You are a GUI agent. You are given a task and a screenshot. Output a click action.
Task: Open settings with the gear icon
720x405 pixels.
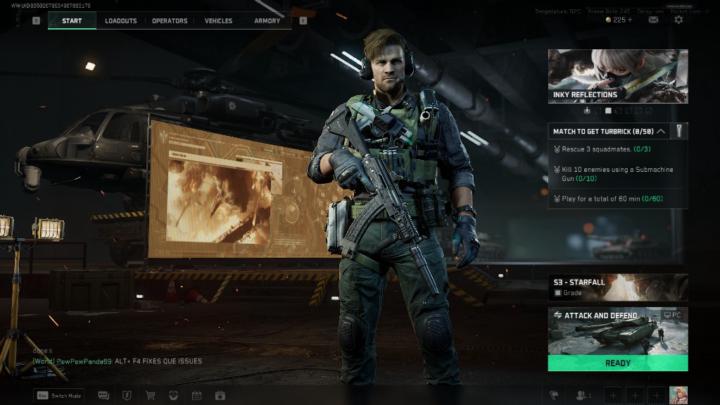pos(679,19)
